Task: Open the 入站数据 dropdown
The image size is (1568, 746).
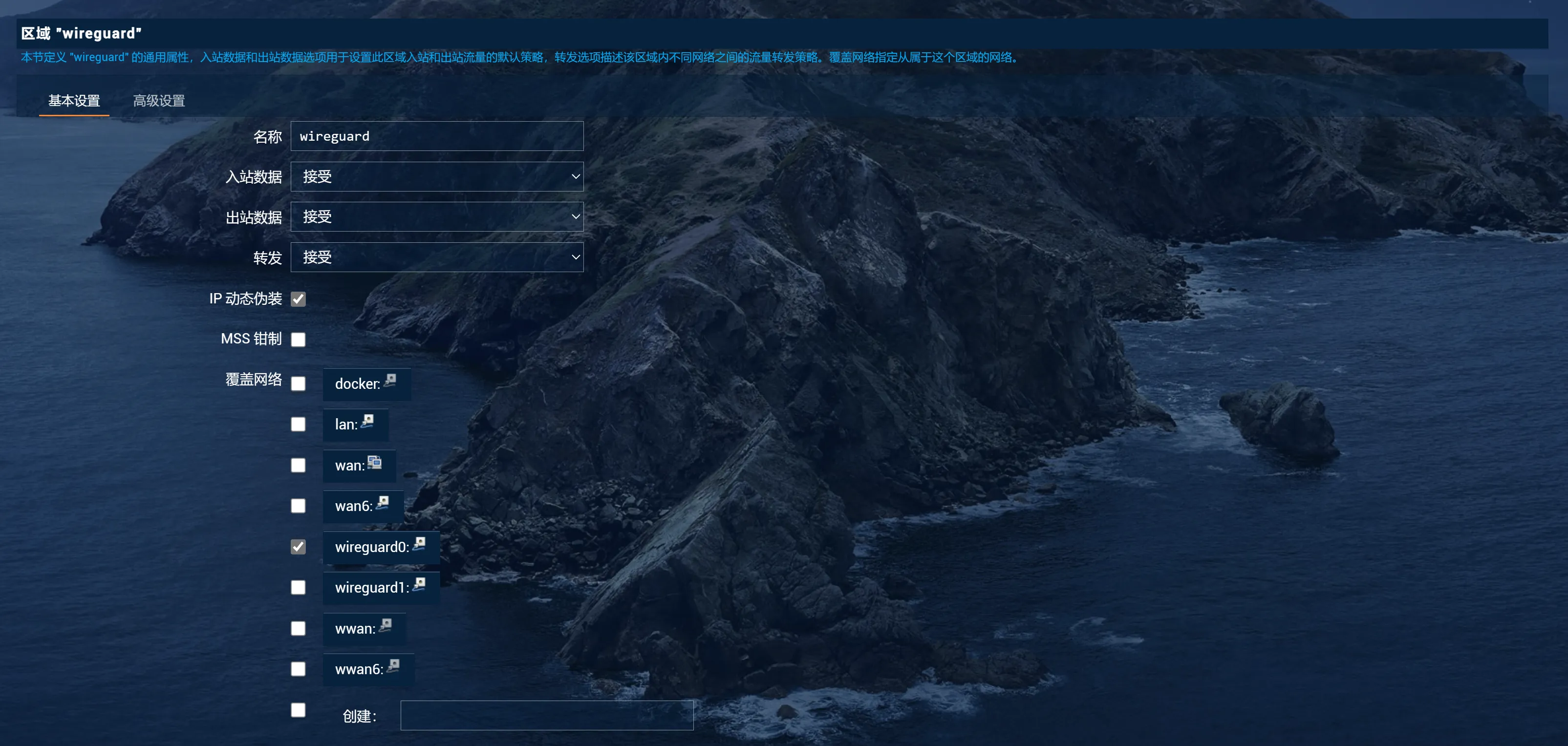Action: click(x=436, y=176)
